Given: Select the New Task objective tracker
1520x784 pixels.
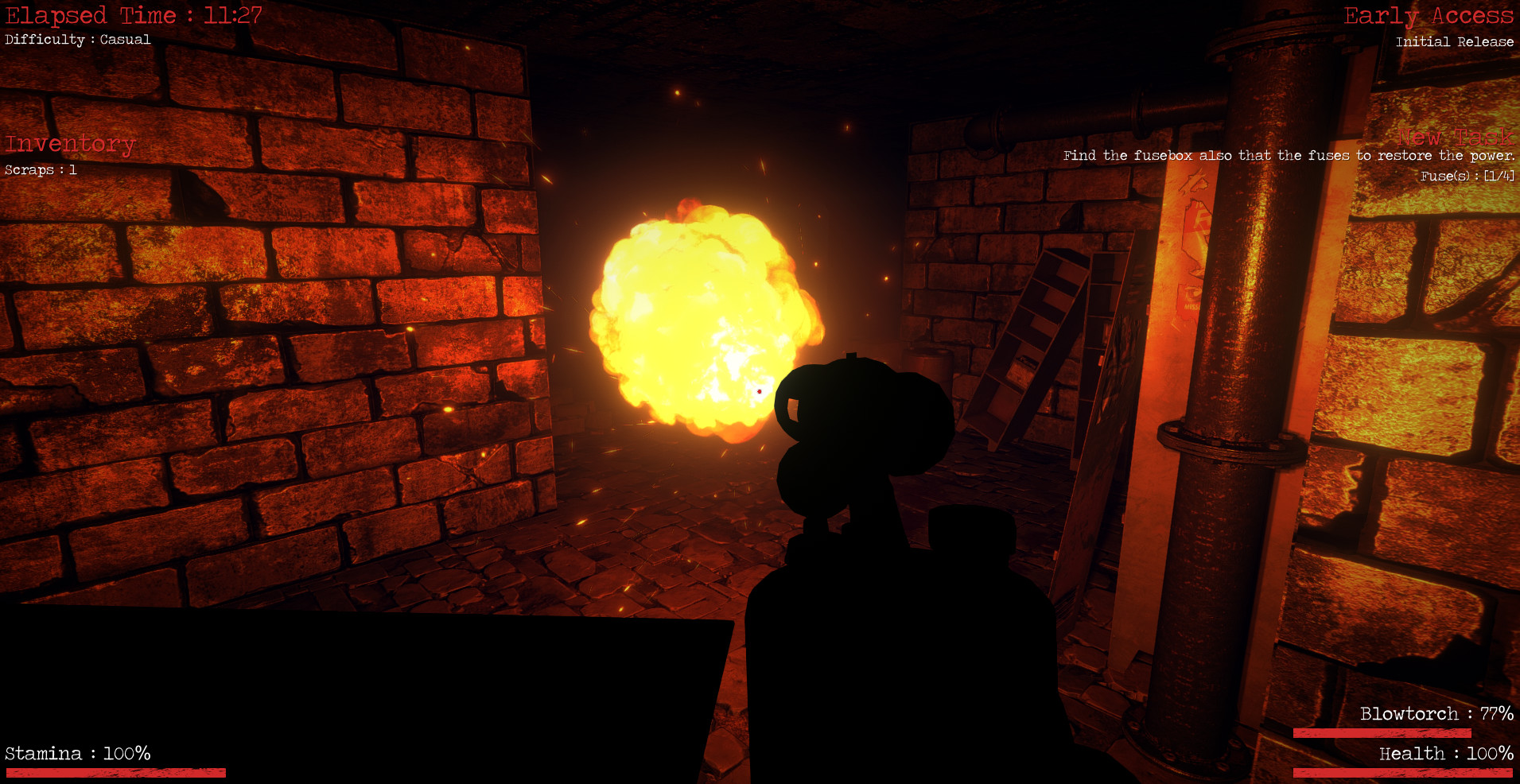Looking at the screenshot, I should 1455,138.
